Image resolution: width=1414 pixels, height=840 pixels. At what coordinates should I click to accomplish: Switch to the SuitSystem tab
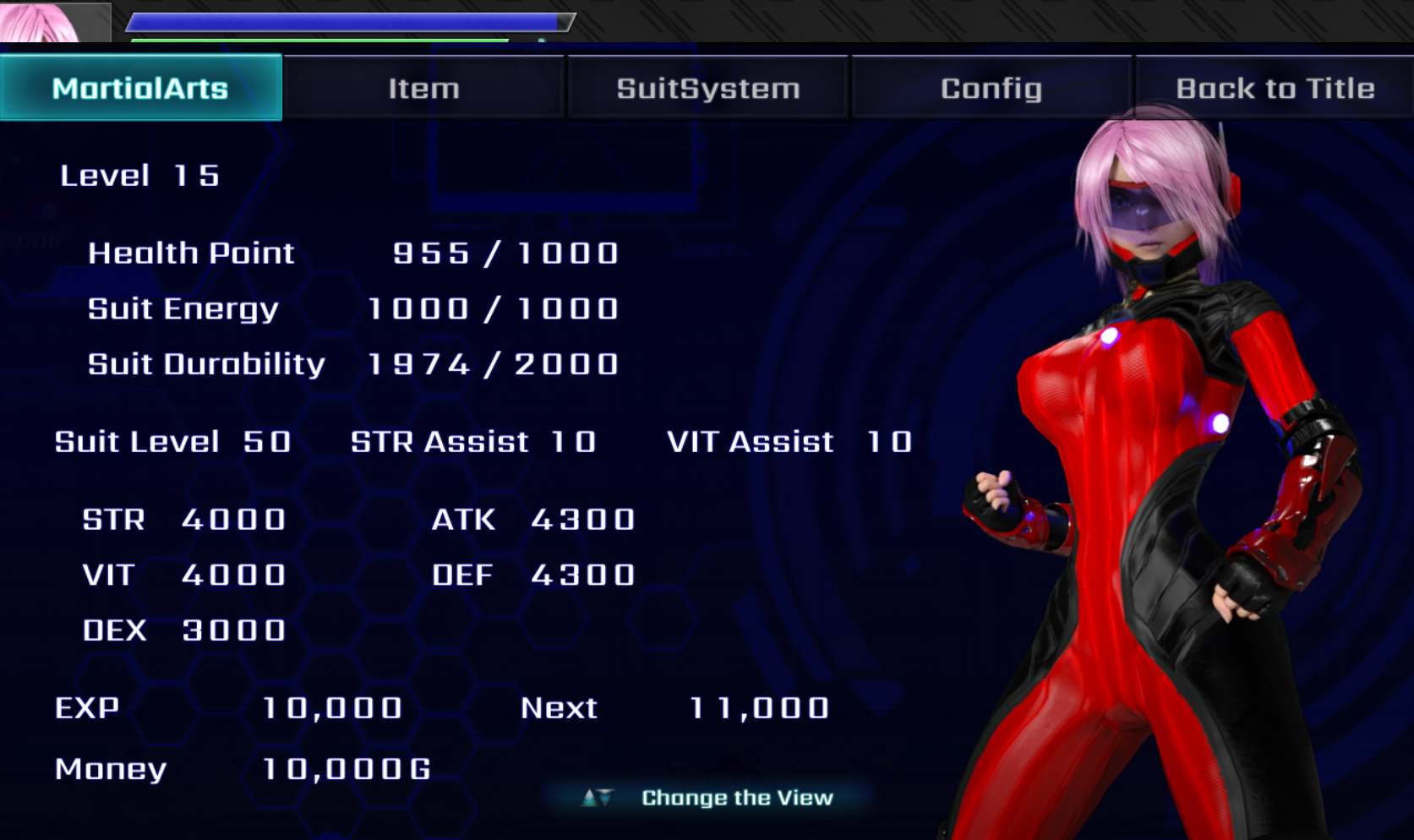tap(707, 88)
